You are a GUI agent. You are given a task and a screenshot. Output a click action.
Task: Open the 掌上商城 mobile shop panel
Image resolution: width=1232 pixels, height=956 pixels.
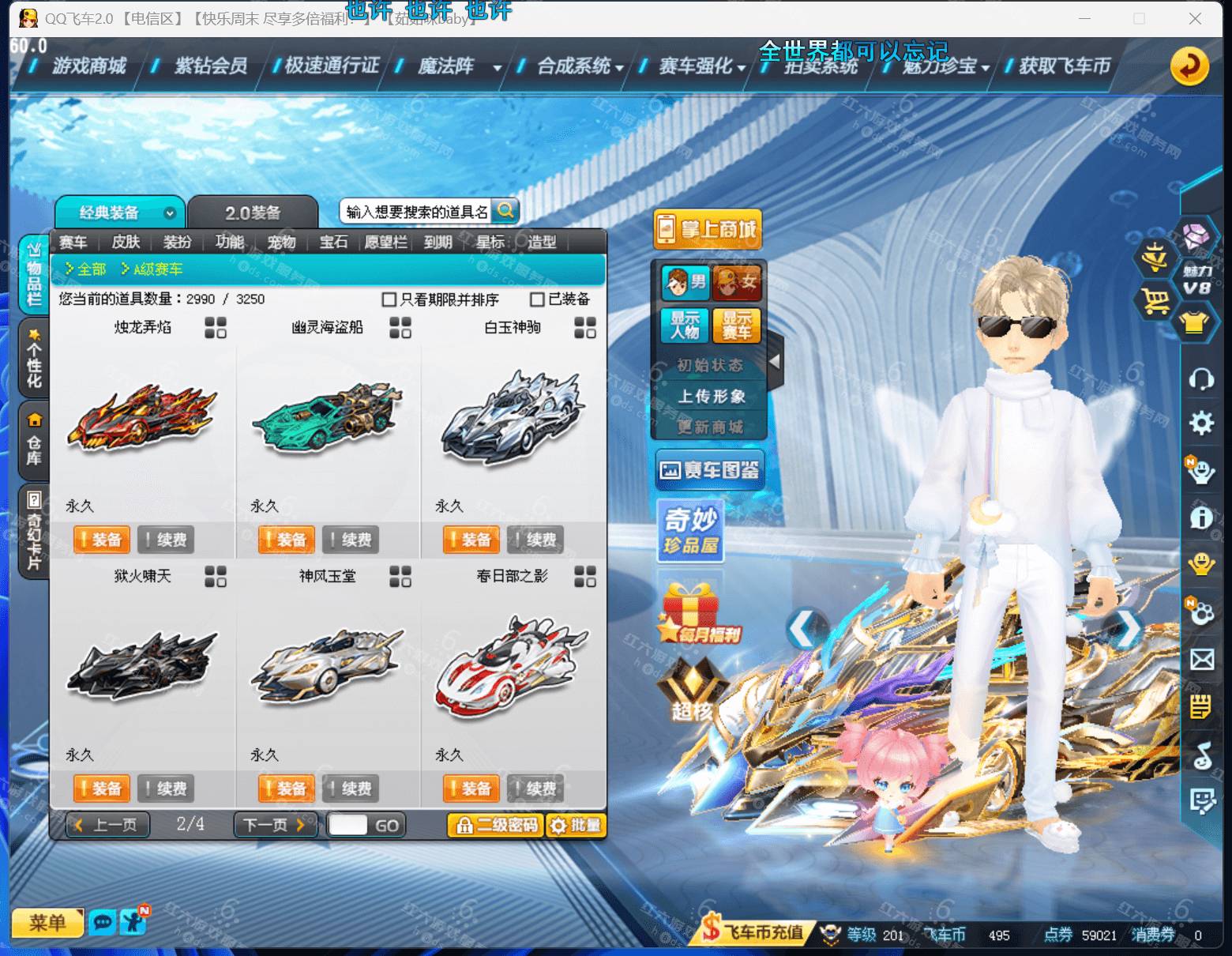click(707, 228)
